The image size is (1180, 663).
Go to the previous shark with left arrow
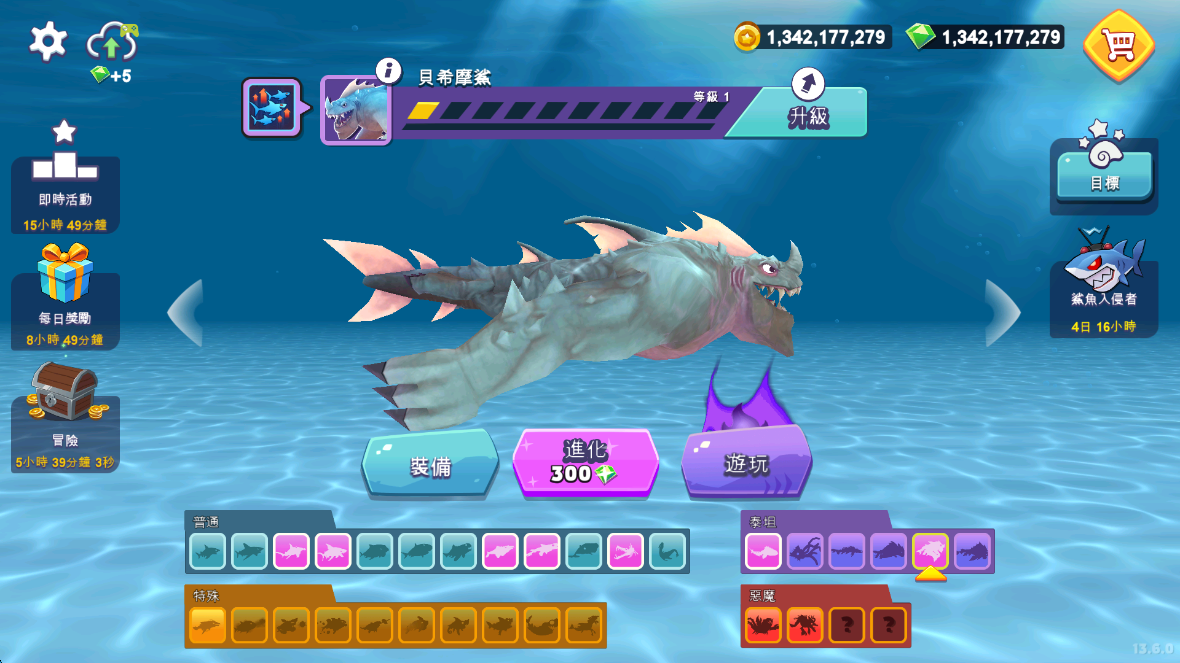click(x=186, y=313)
